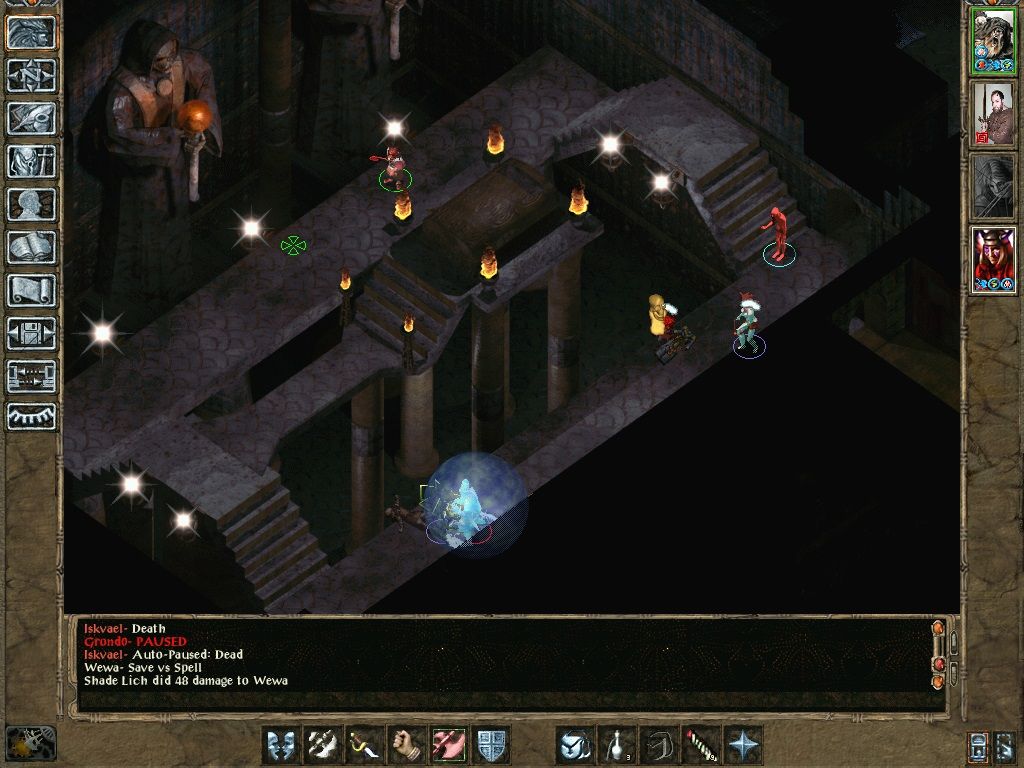Select the bearded man party portrait
Viewport: 1024px width, 768px height.
[993, 114]
